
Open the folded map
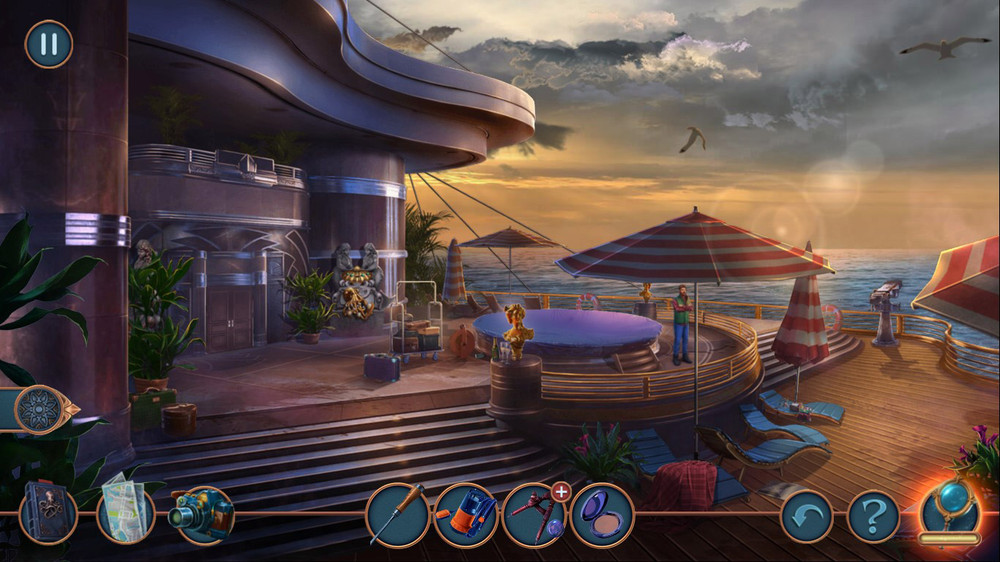click(125, 514)
